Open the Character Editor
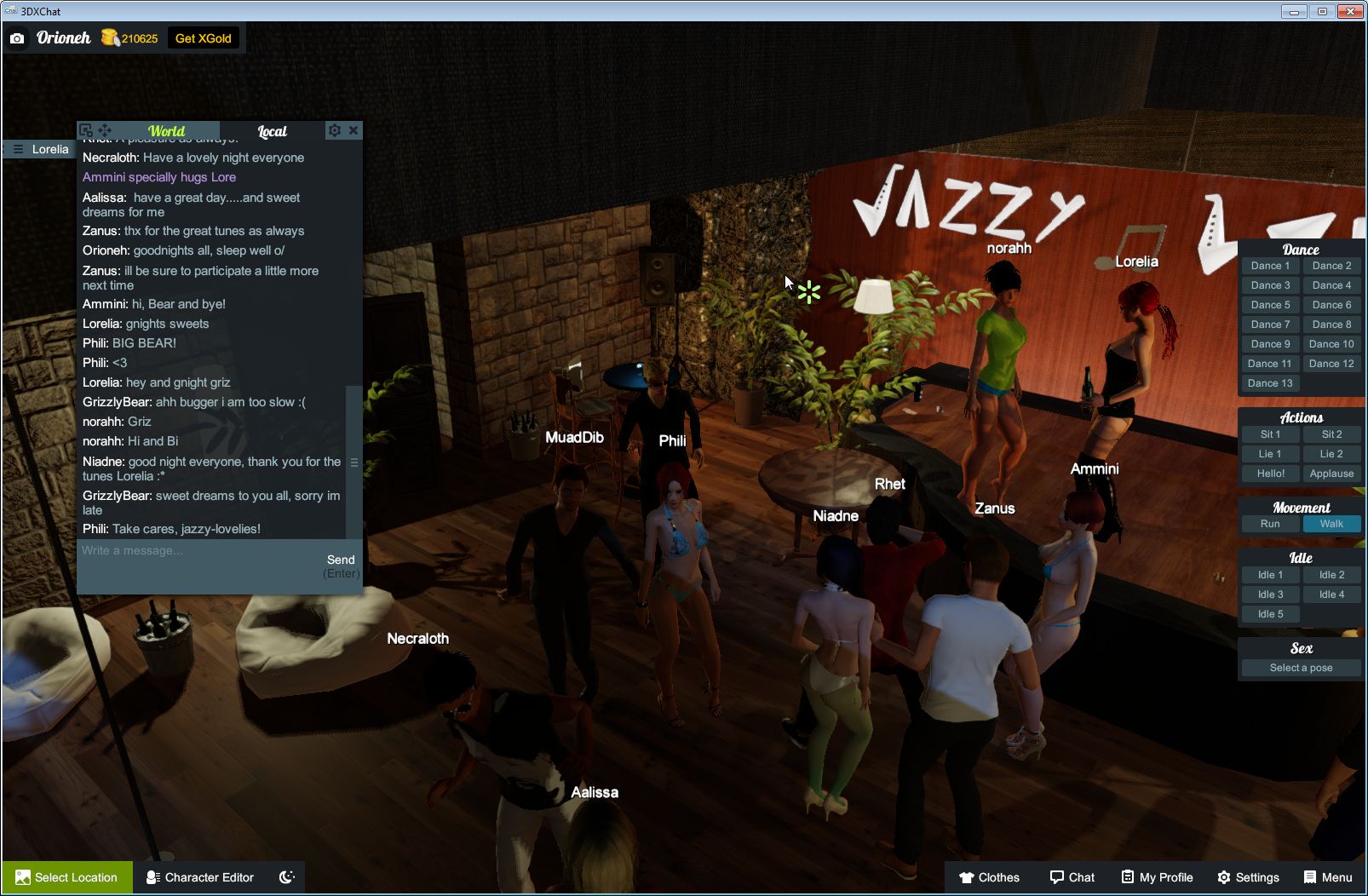Image resolution: width=1368 pixels, height=896 pixels. pyautogui.click(x=199, y=877)
